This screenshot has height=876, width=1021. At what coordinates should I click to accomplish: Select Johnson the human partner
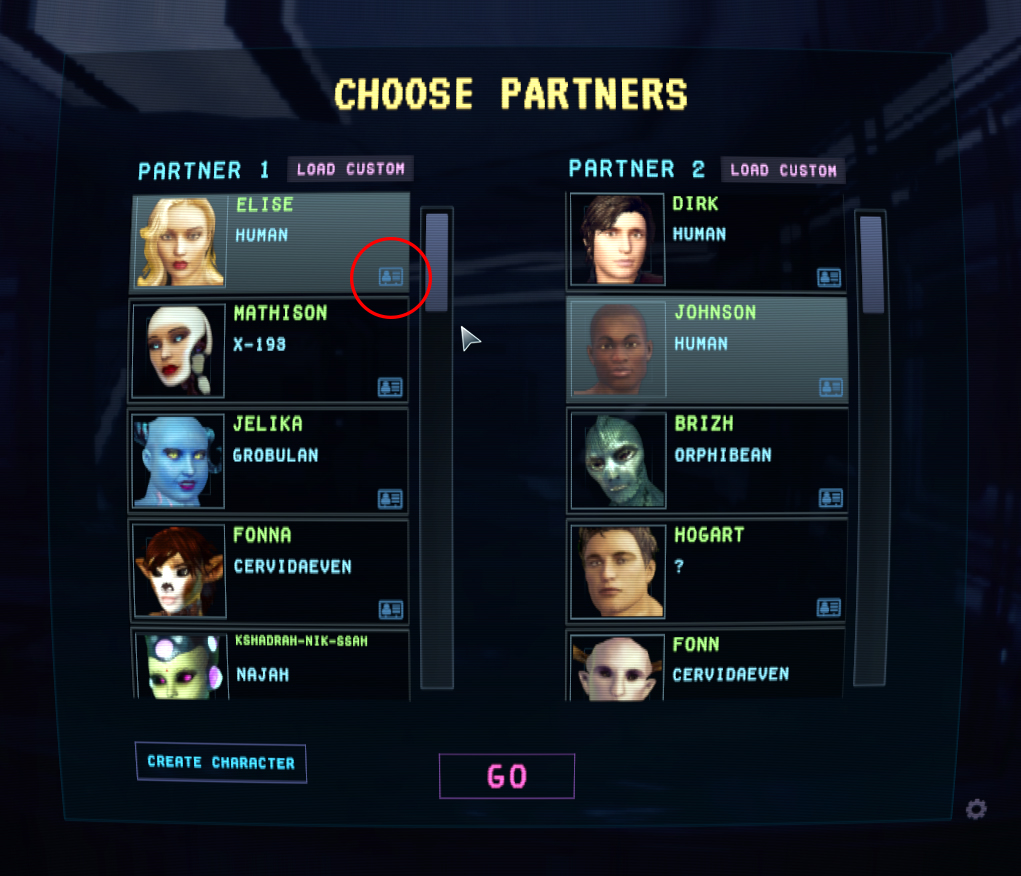[x=707, y=350]
